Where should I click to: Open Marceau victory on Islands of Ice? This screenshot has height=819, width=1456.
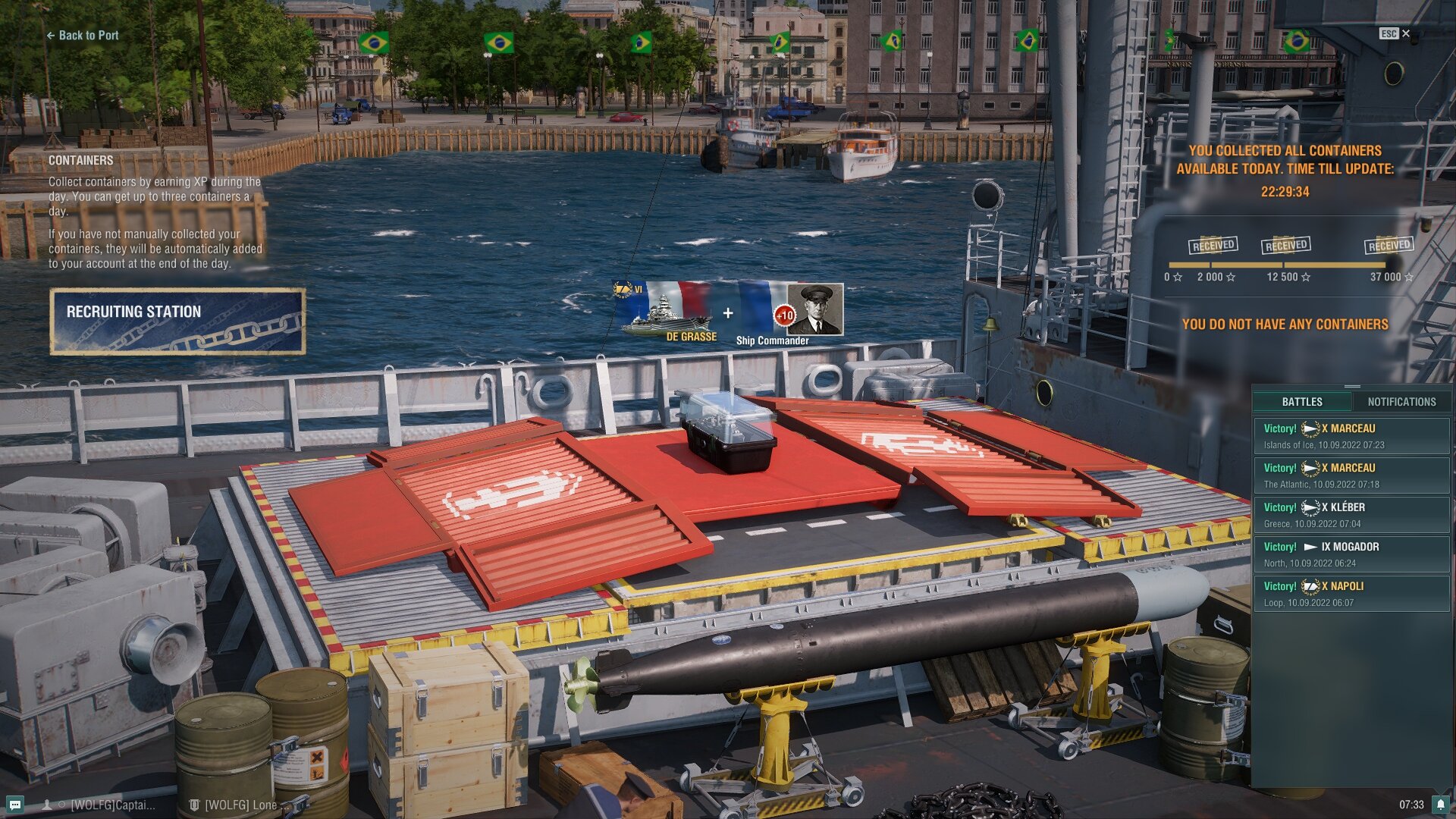1351,436
